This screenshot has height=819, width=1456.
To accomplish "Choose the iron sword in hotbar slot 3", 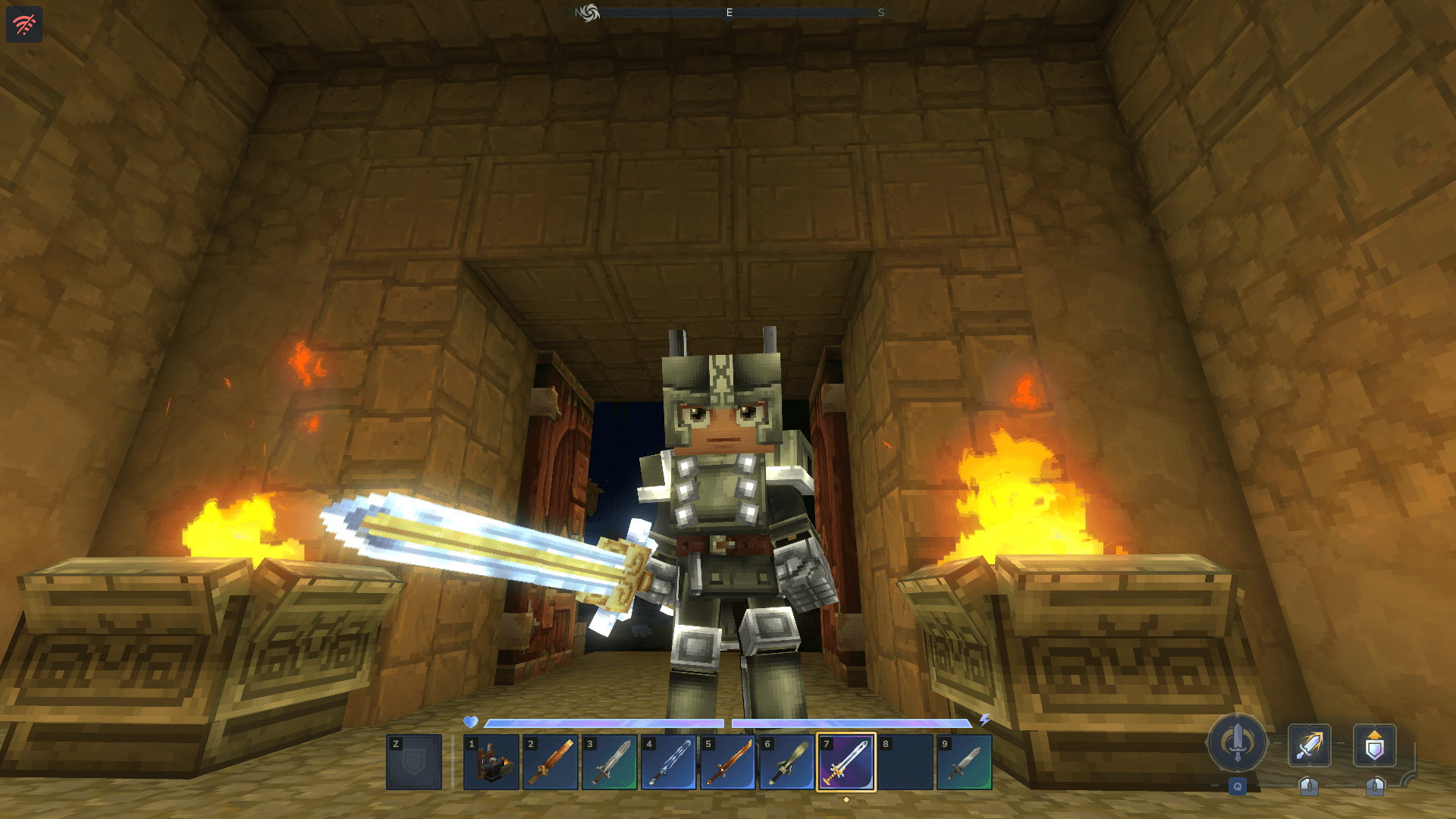I will tap(610, 762).
